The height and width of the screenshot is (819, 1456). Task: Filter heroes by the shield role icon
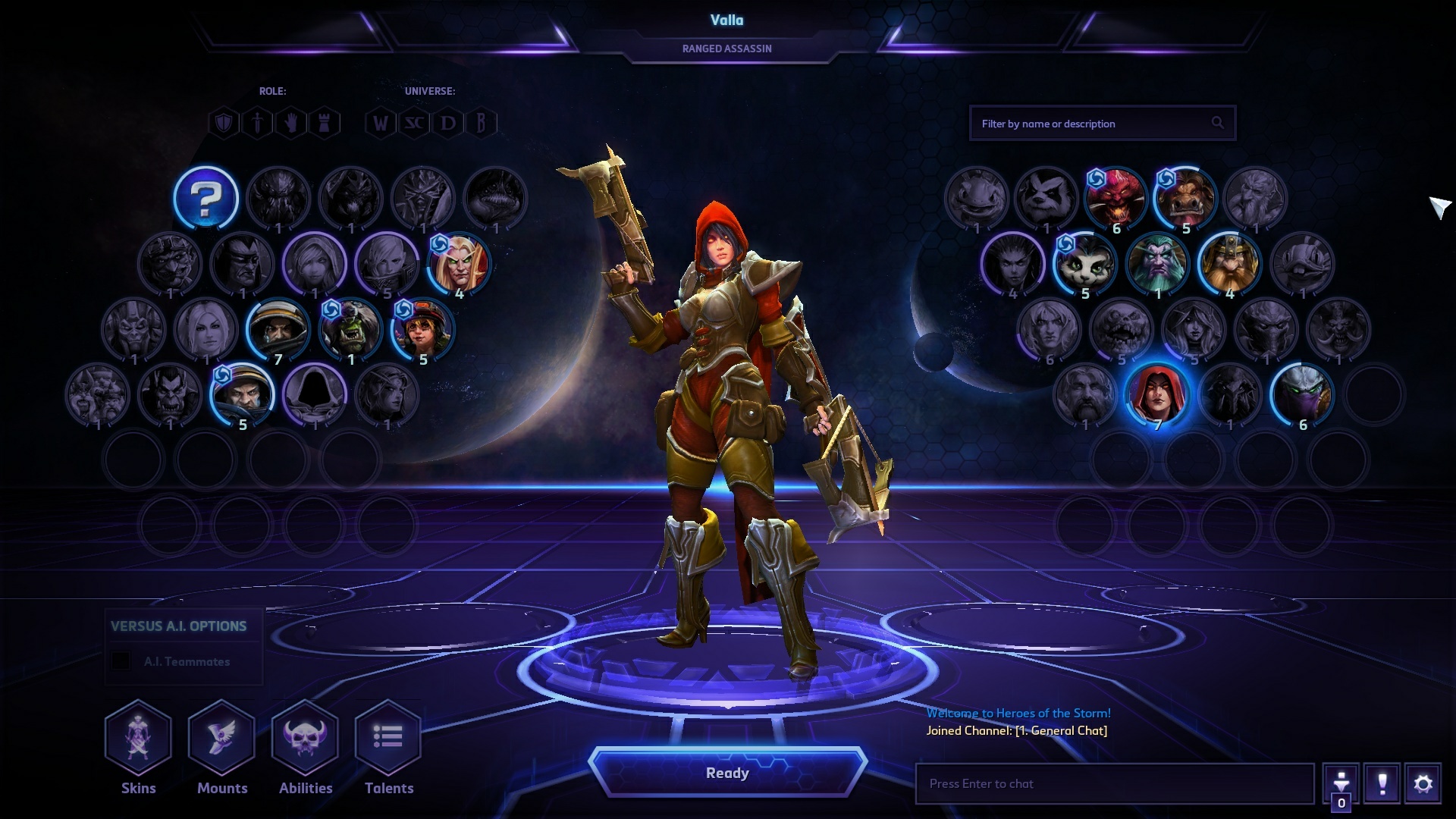tap(224, 123)
